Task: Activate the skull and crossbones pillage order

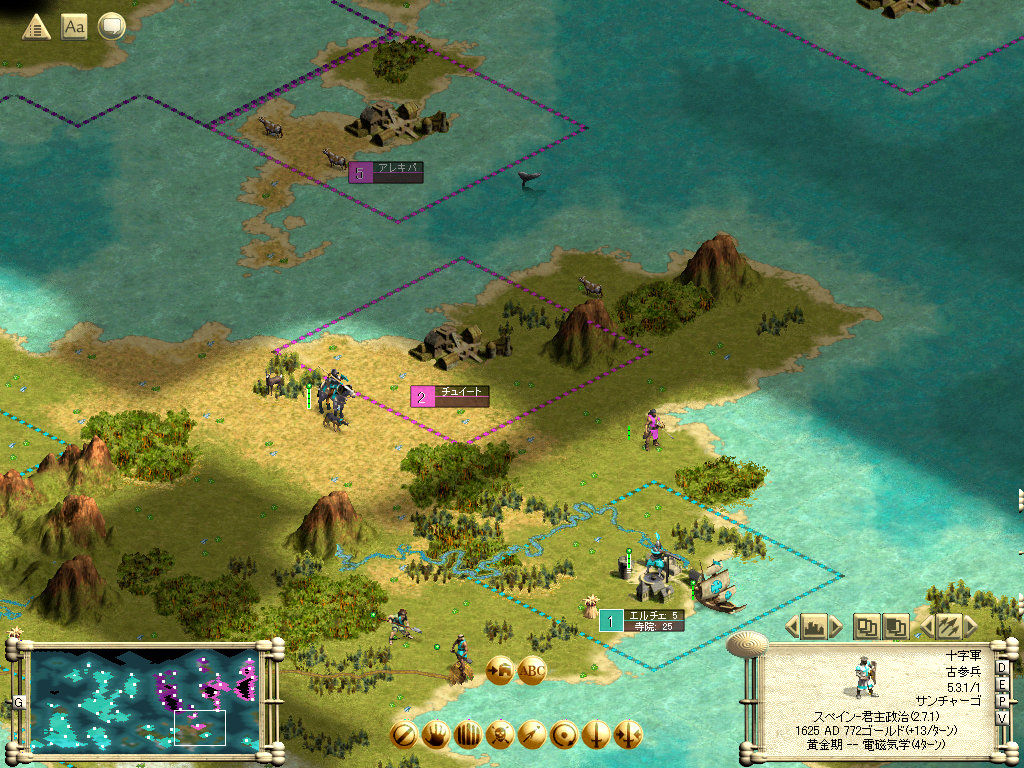Action: (x=500, y=735)
